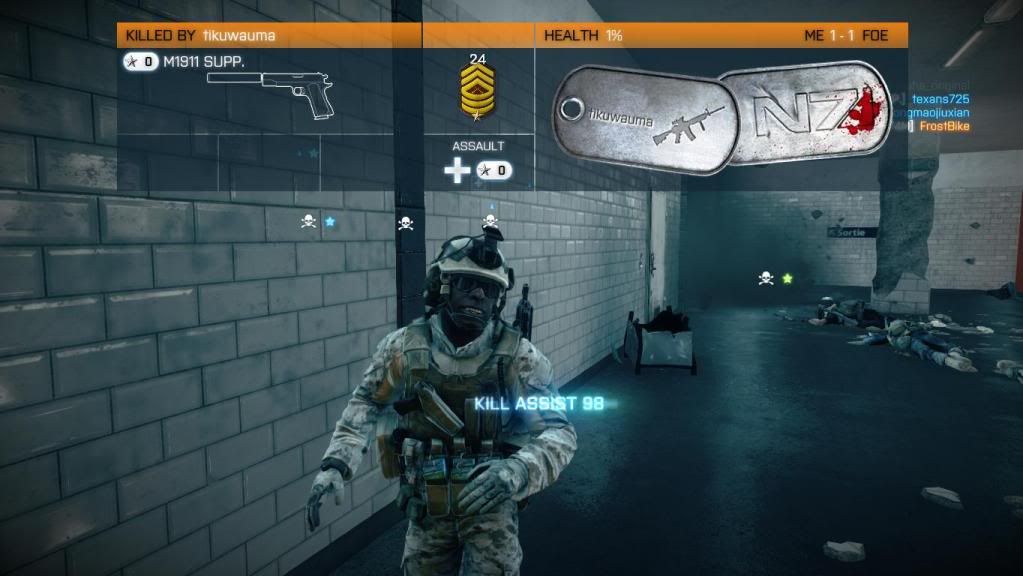1023x576 pixels.
Task: Click the Assault kit cross icon
Action: [x=457, y=171]
